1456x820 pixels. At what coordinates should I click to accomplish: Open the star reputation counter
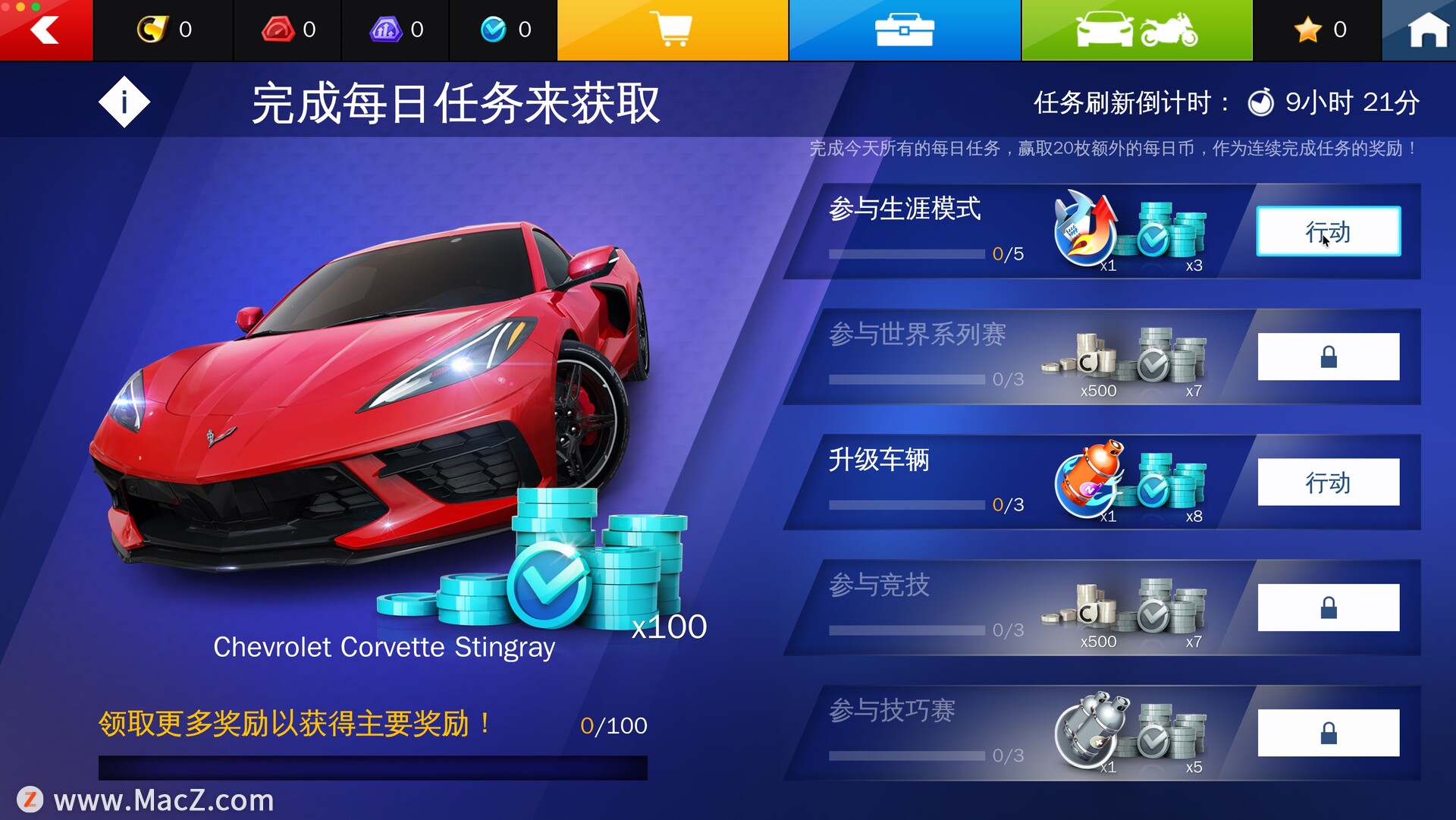pos(1319,30)
